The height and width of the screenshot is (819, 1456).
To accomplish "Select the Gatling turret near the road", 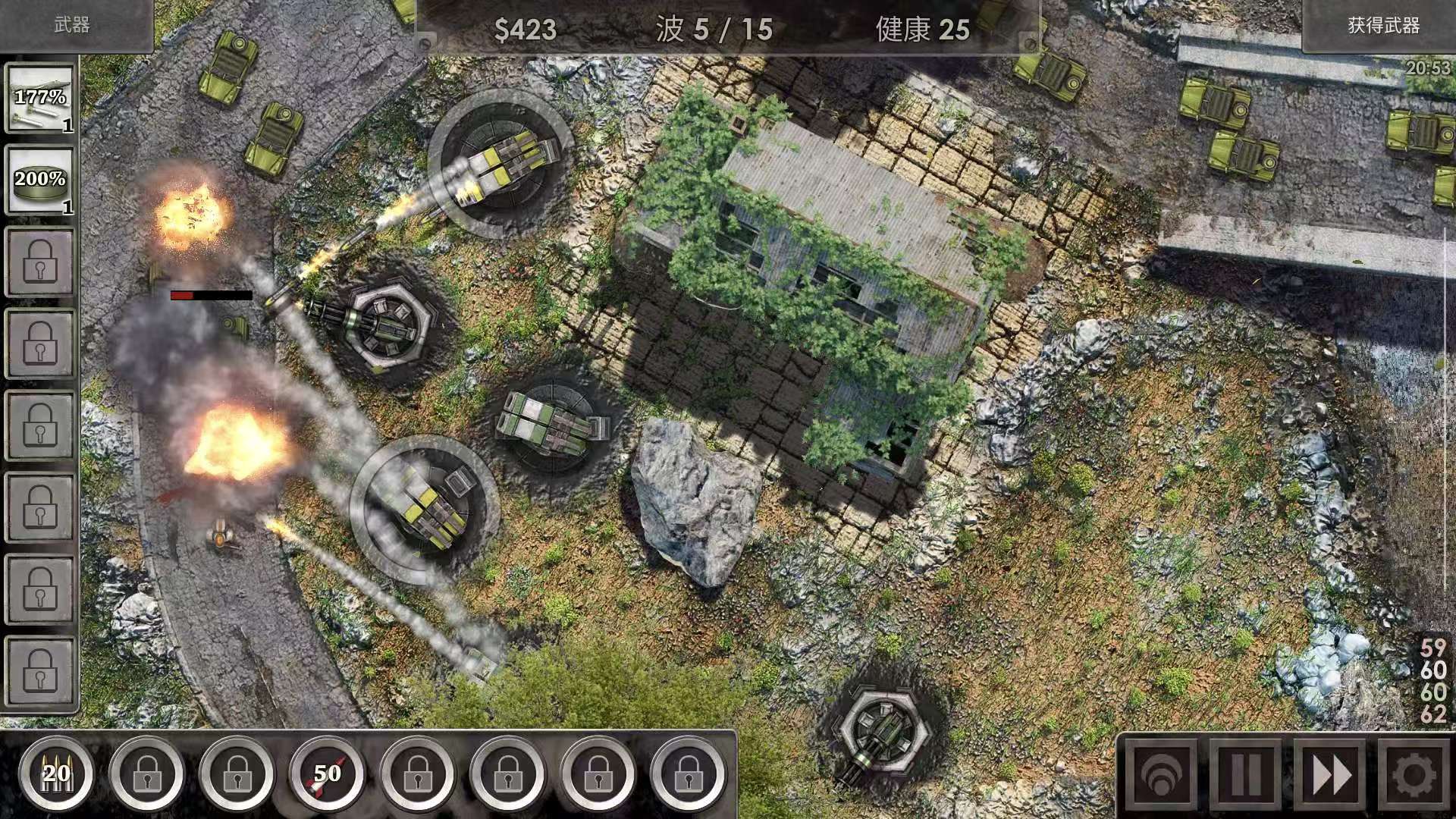I will click(x=387, y=326).
